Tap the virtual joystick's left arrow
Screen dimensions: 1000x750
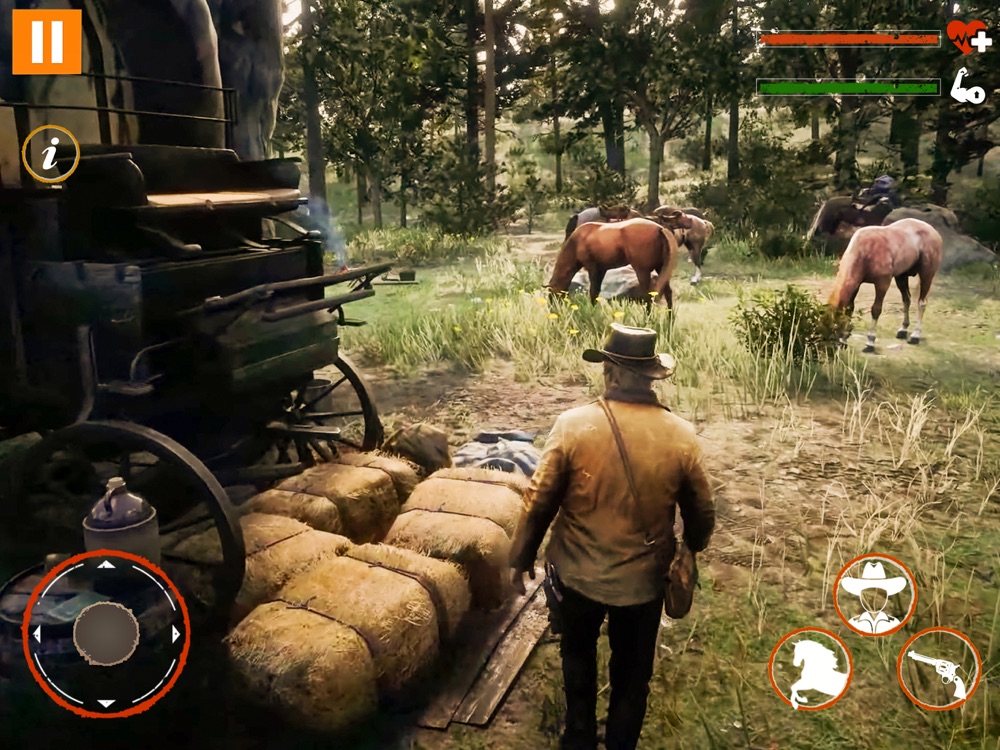(x=37, y=634)
